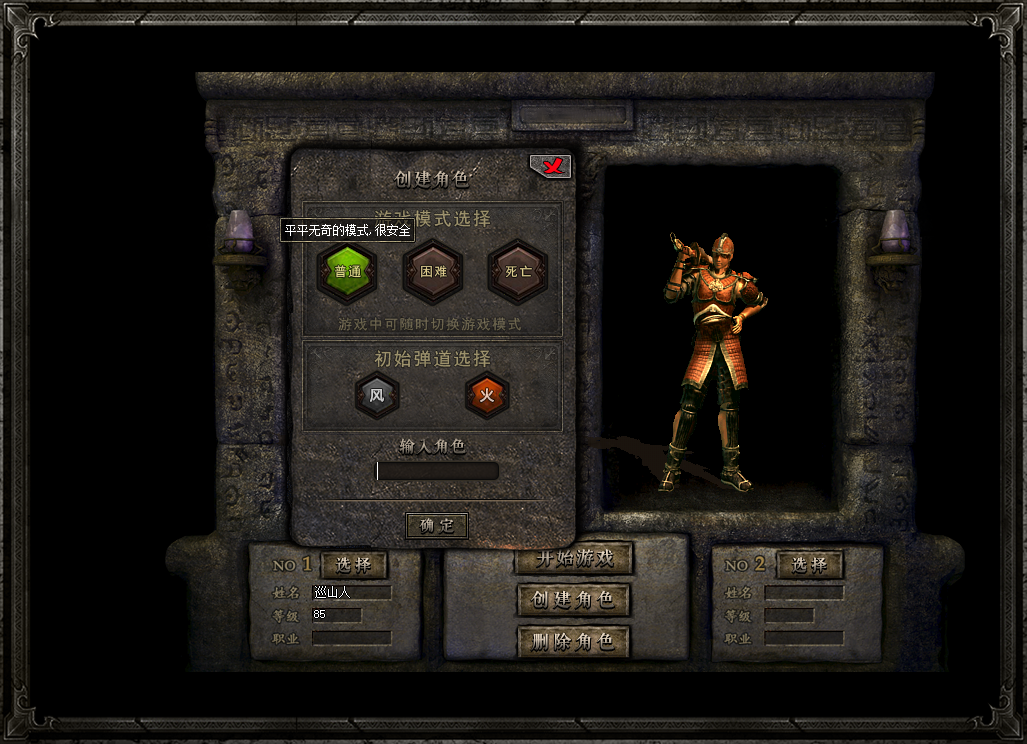Pick the 死亡 death game mode
This screenshot has width=1027, height=744.
(x=518, y=272)
